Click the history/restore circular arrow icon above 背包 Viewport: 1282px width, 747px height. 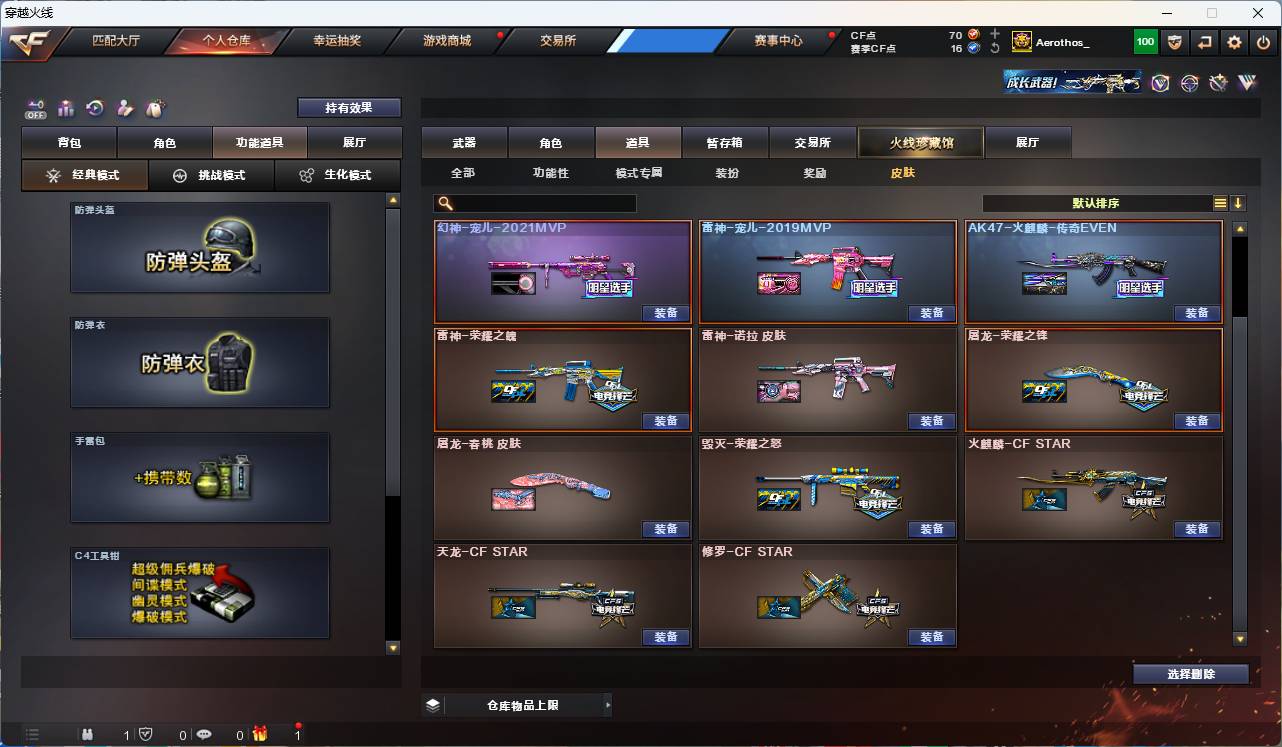(94, 108)
